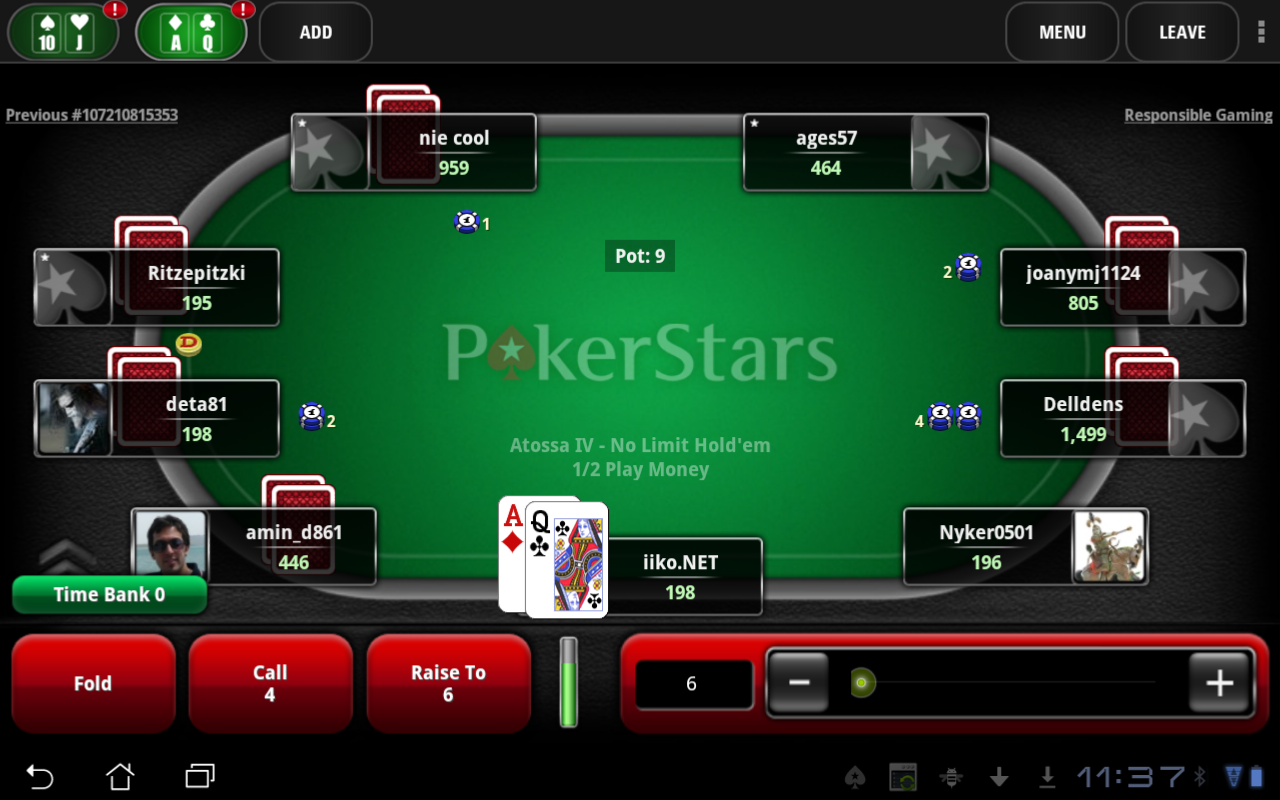This screenshot has height=800, width=1280.
Task: Open the overflow menu beside LEAVE
Action: pos(1261,32)
